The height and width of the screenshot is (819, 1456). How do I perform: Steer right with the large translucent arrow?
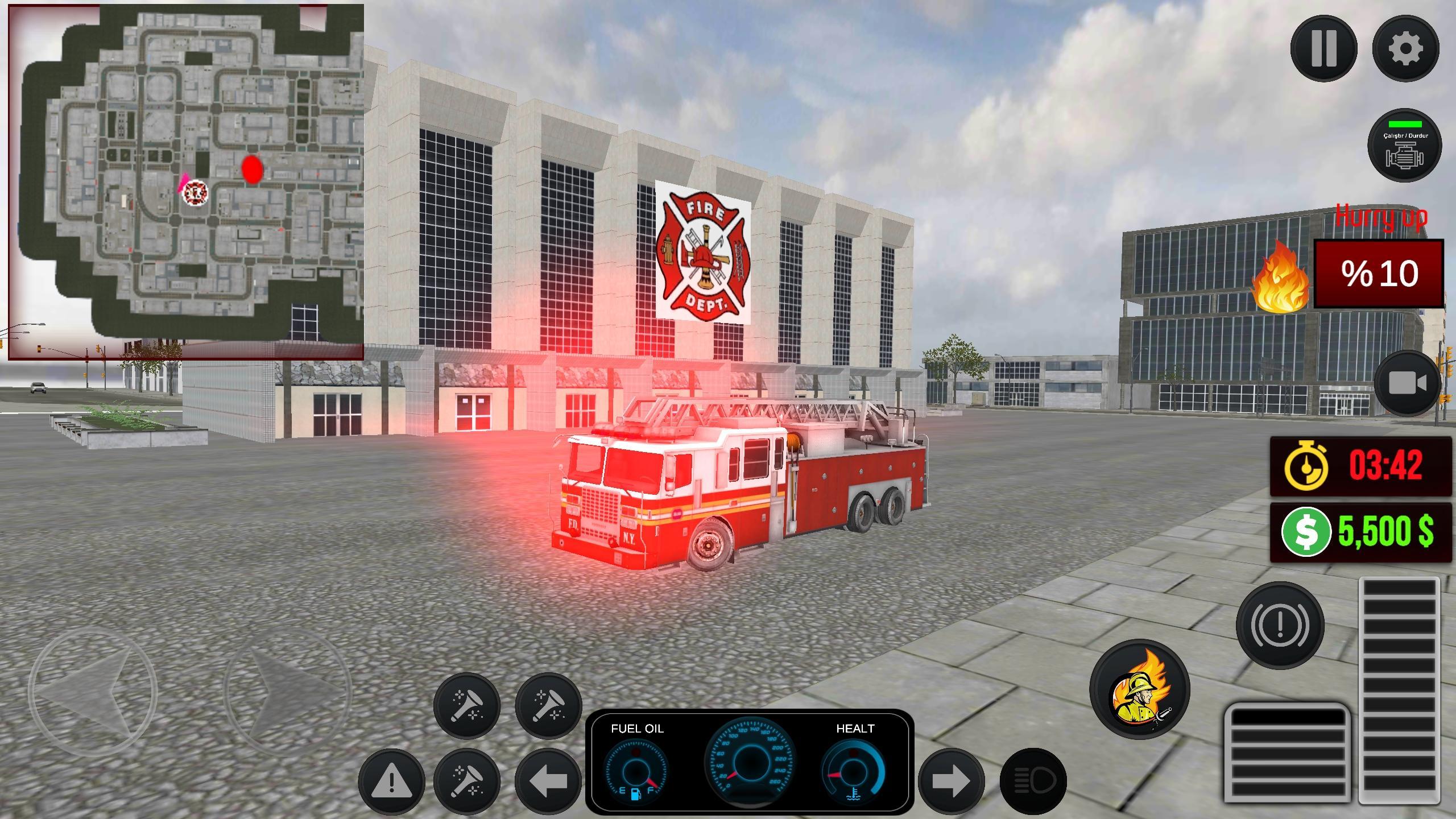coord(287,692)
